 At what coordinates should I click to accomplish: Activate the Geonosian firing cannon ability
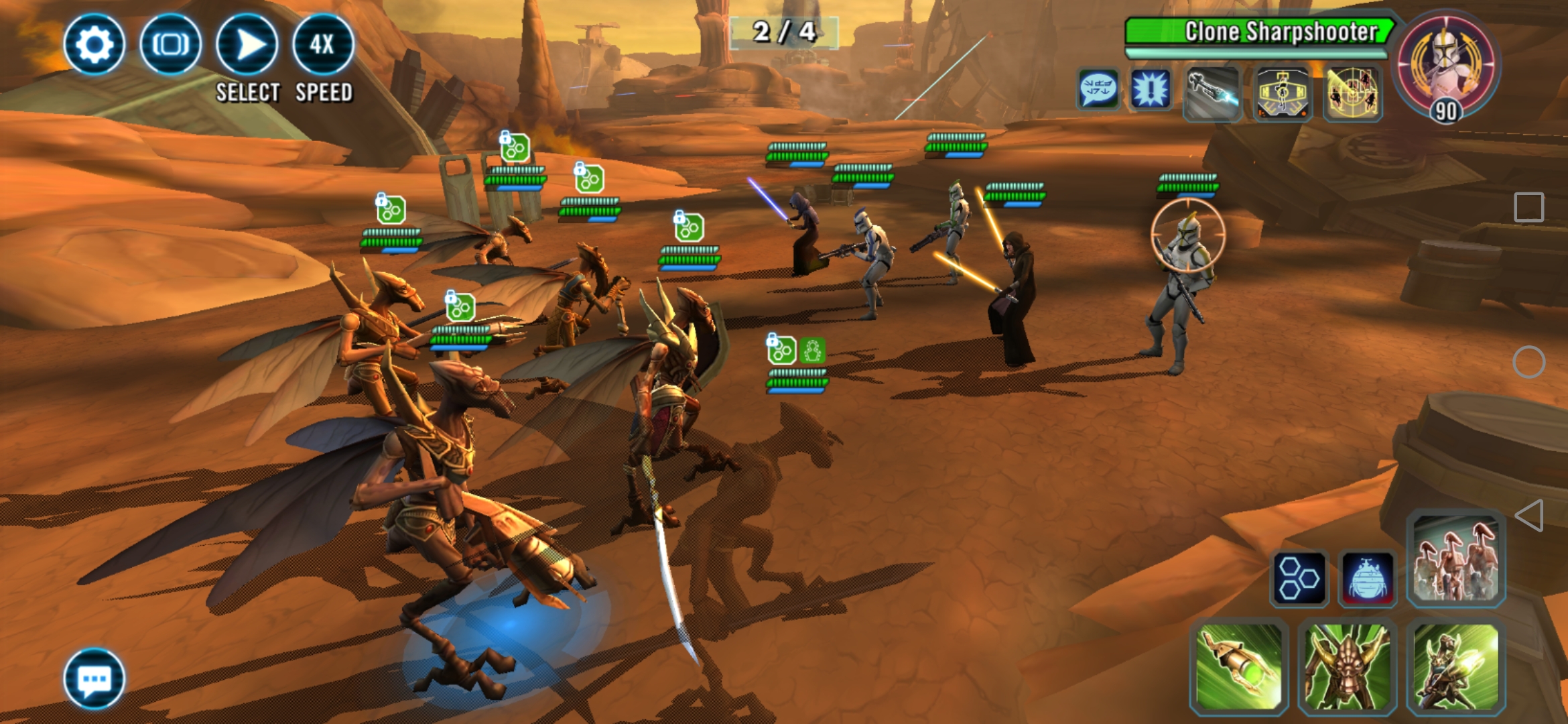click(x=1455, y=666)
